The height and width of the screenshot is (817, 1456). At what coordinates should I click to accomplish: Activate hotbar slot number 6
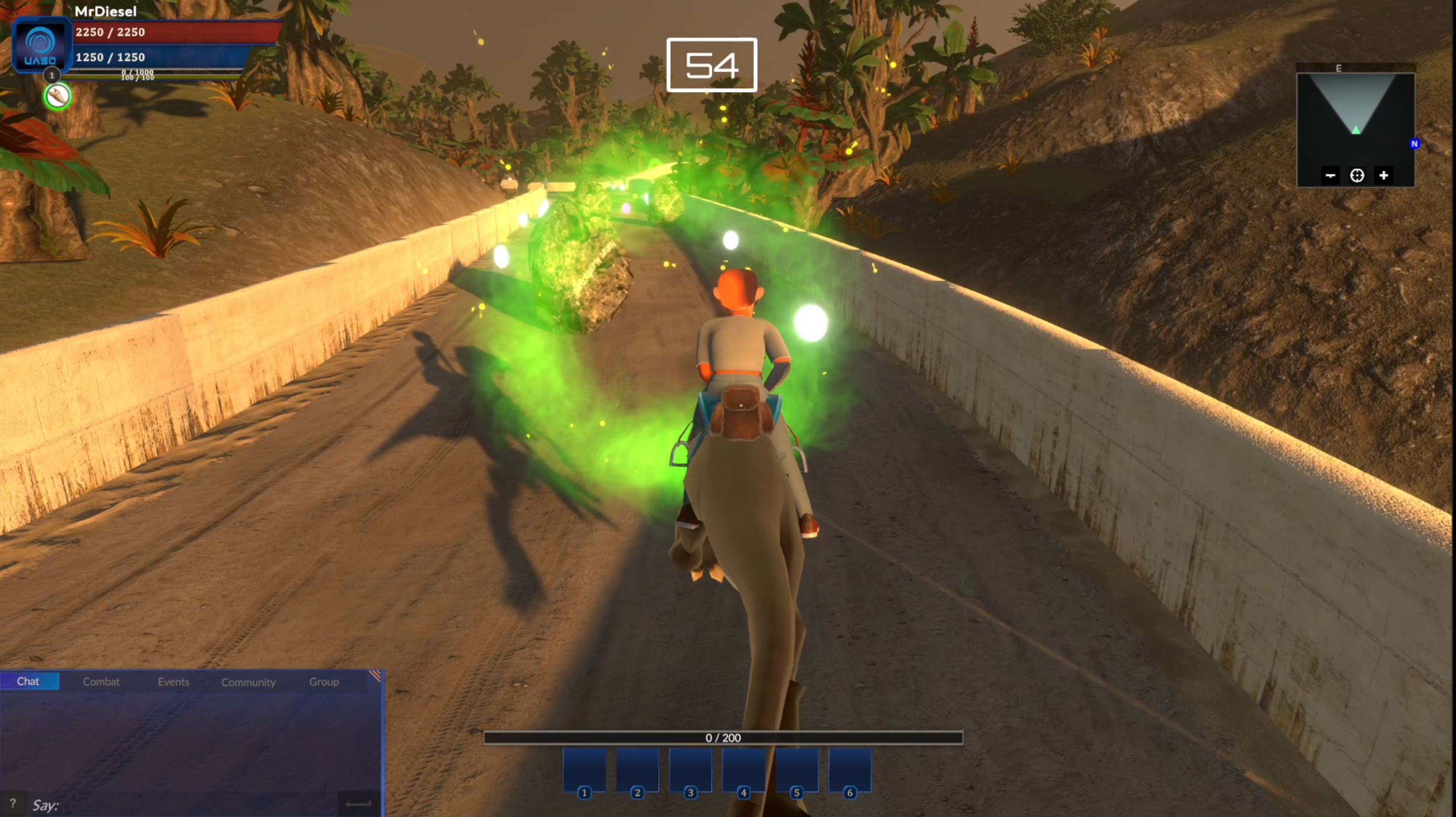tap(850, 770)
